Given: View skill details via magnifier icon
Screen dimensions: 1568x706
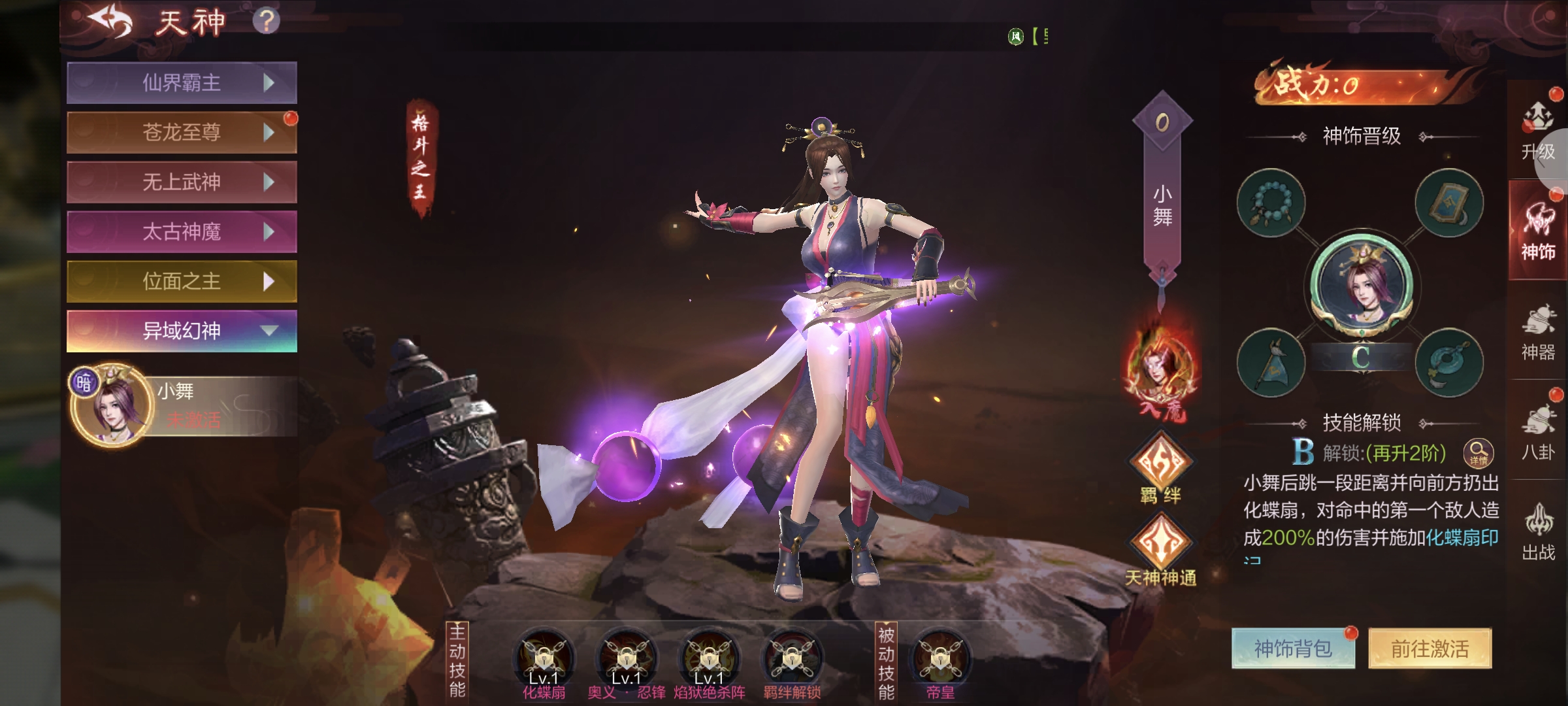Looking at the screenshot, I should (1478, 452).
